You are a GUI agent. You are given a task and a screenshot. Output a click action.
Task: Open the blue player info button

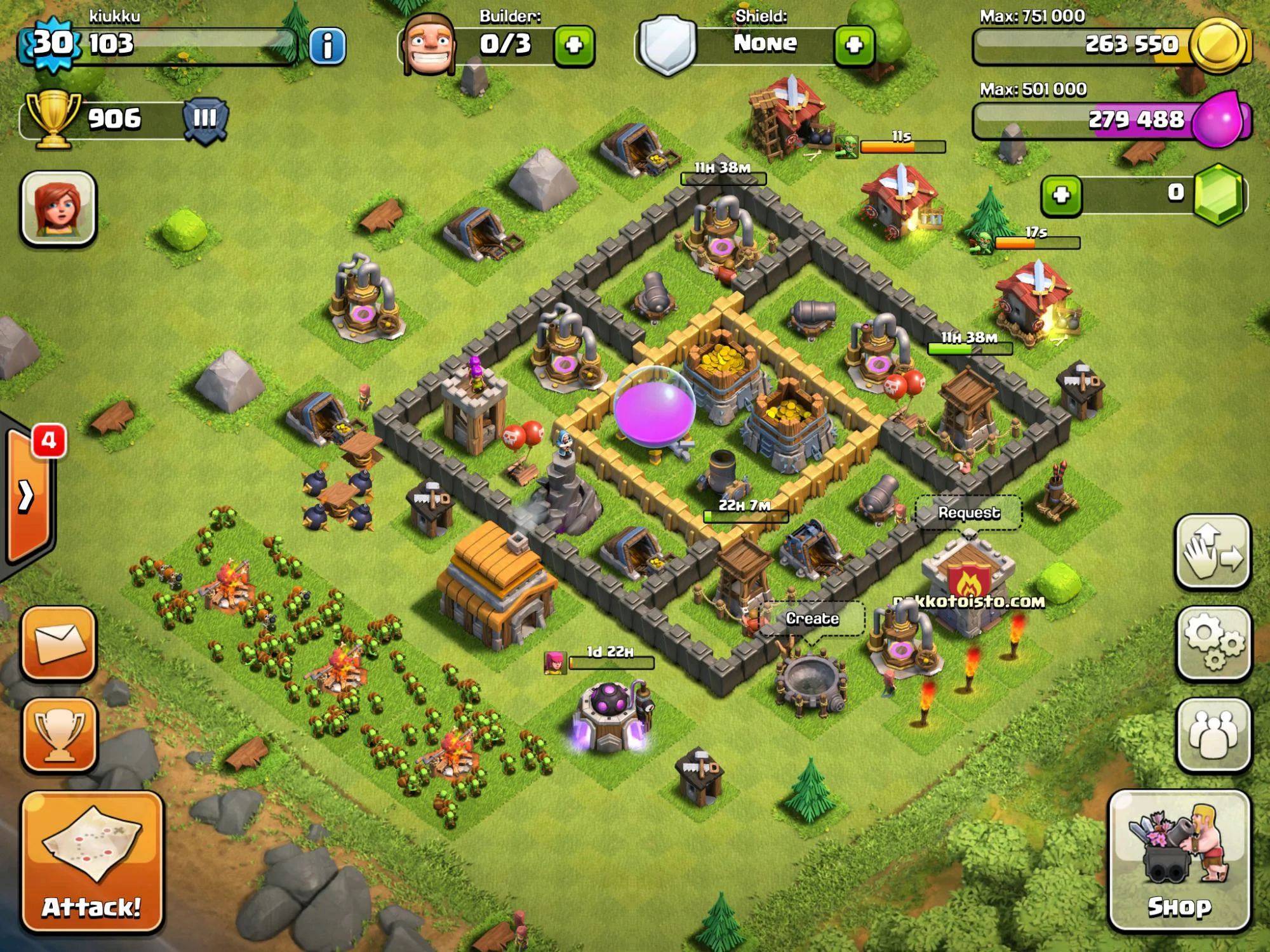[x=328, y=46]
